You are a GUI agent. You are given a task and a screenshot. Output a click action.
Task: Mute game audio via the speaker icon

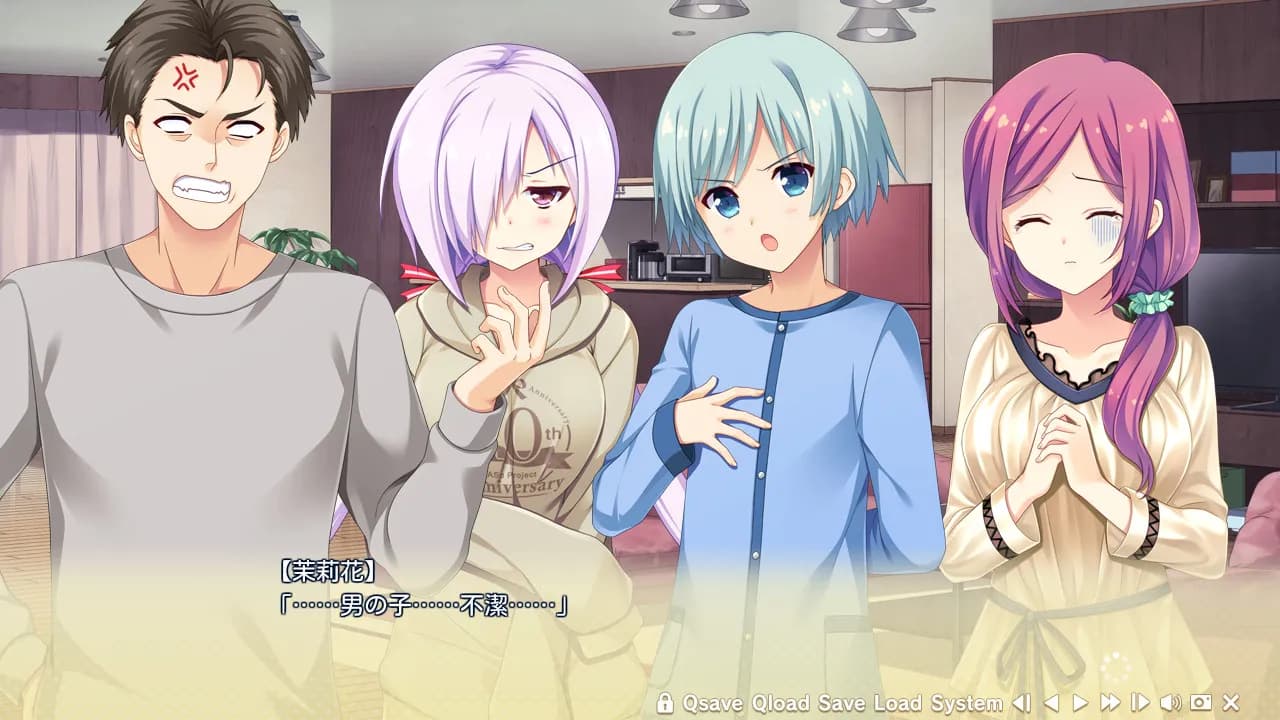click(1172, 707)
